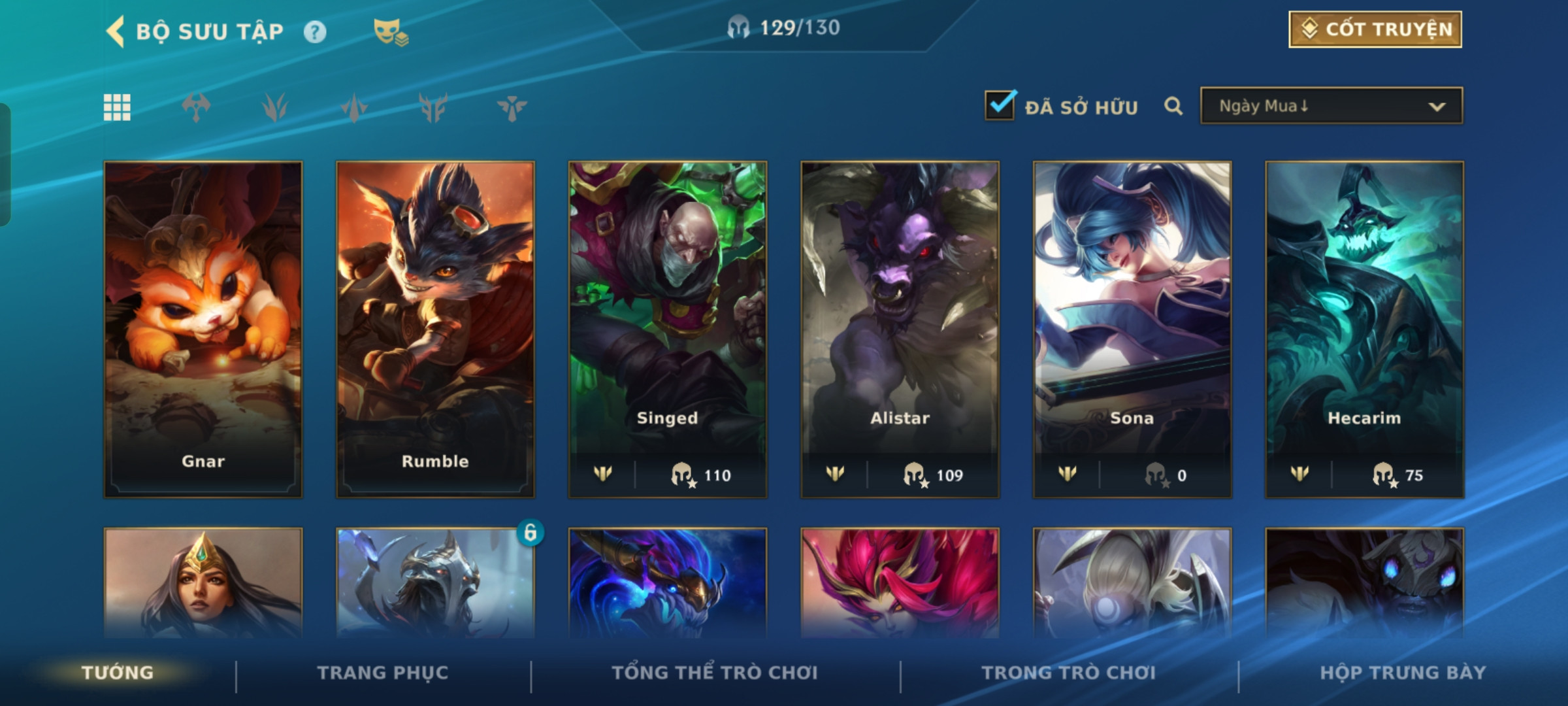Image resolution: width=1568 pixels, height=706 pixels.
Task: Switch to the Trang Phục tab
Action: [x=383, y=673]
